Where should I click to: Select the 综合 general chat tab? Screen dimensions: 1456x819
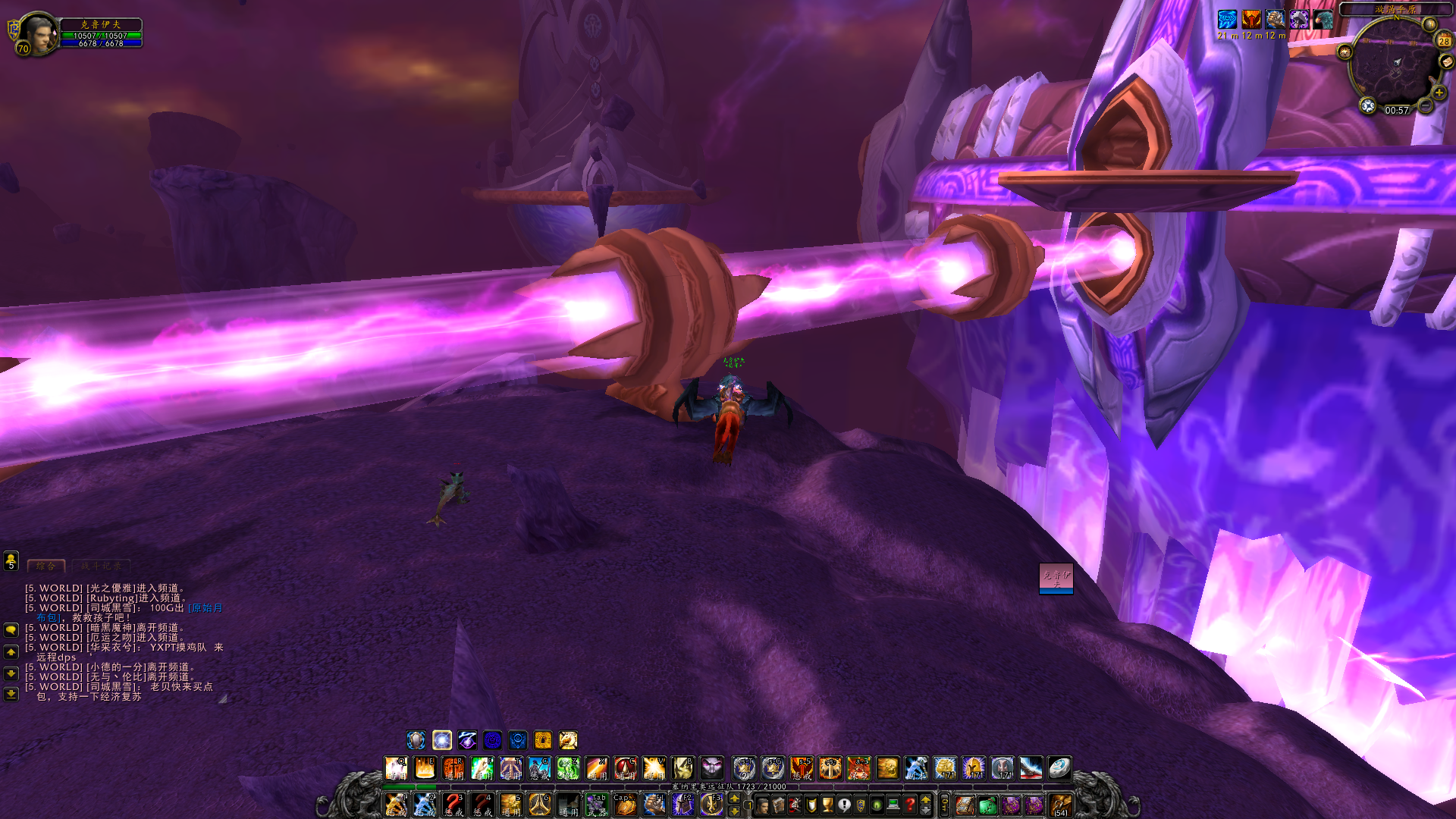point(46,566)
